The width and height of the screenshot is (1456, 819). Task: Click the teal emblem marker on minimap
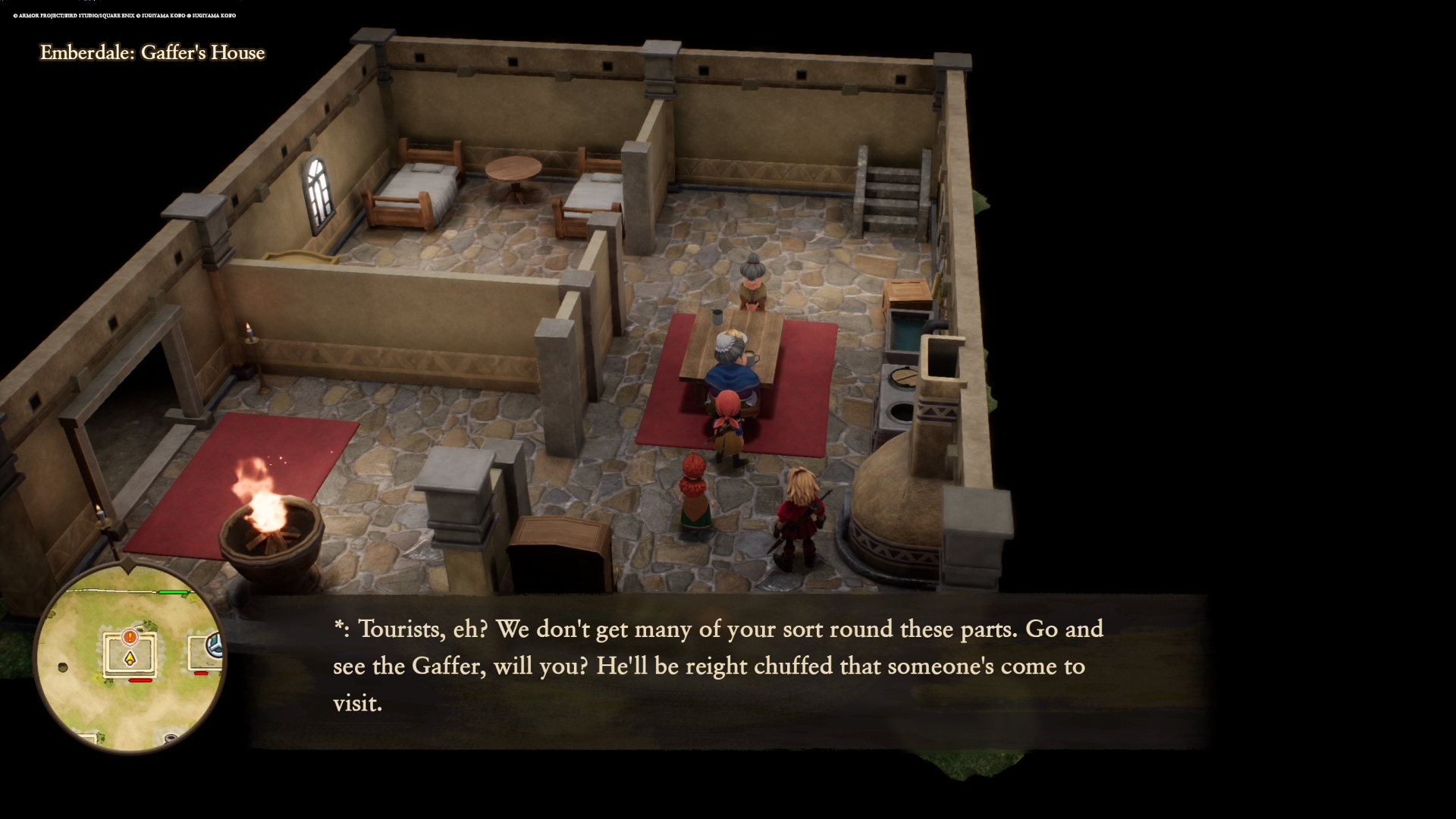tap(216, 645)
